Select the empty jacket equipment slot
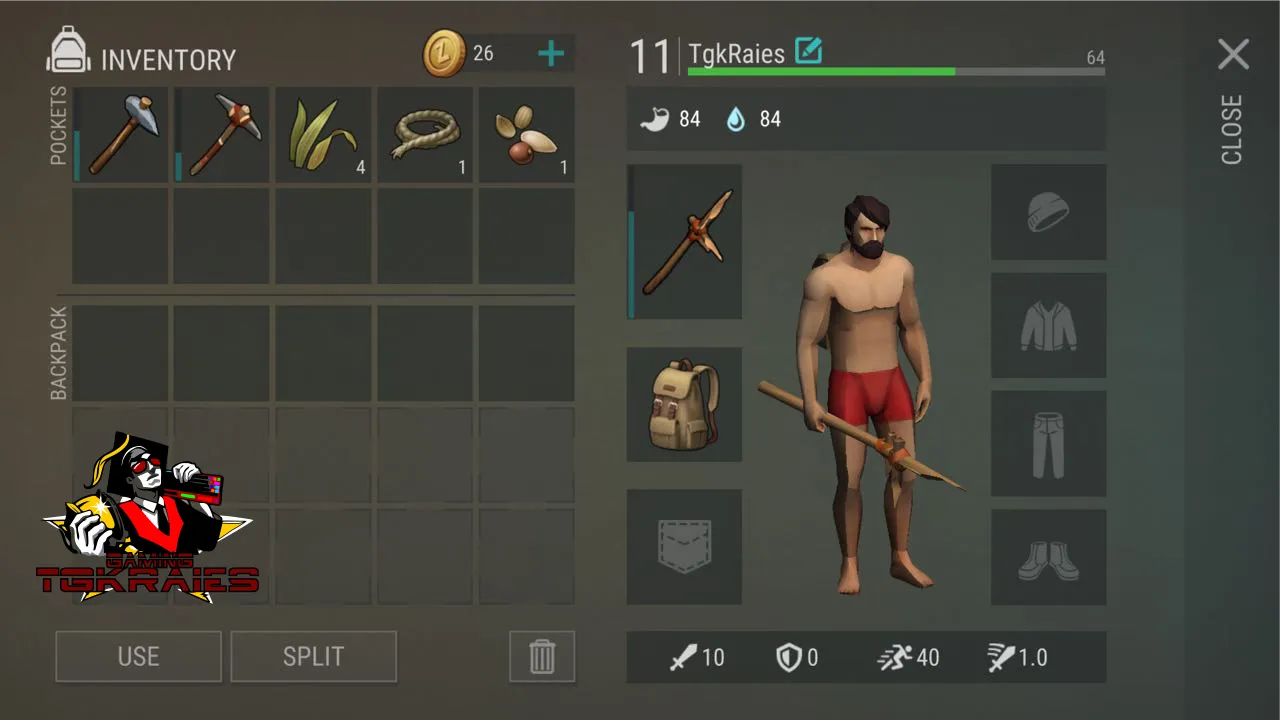This screenshot has width=1280, height=720. pos(1048,326)
